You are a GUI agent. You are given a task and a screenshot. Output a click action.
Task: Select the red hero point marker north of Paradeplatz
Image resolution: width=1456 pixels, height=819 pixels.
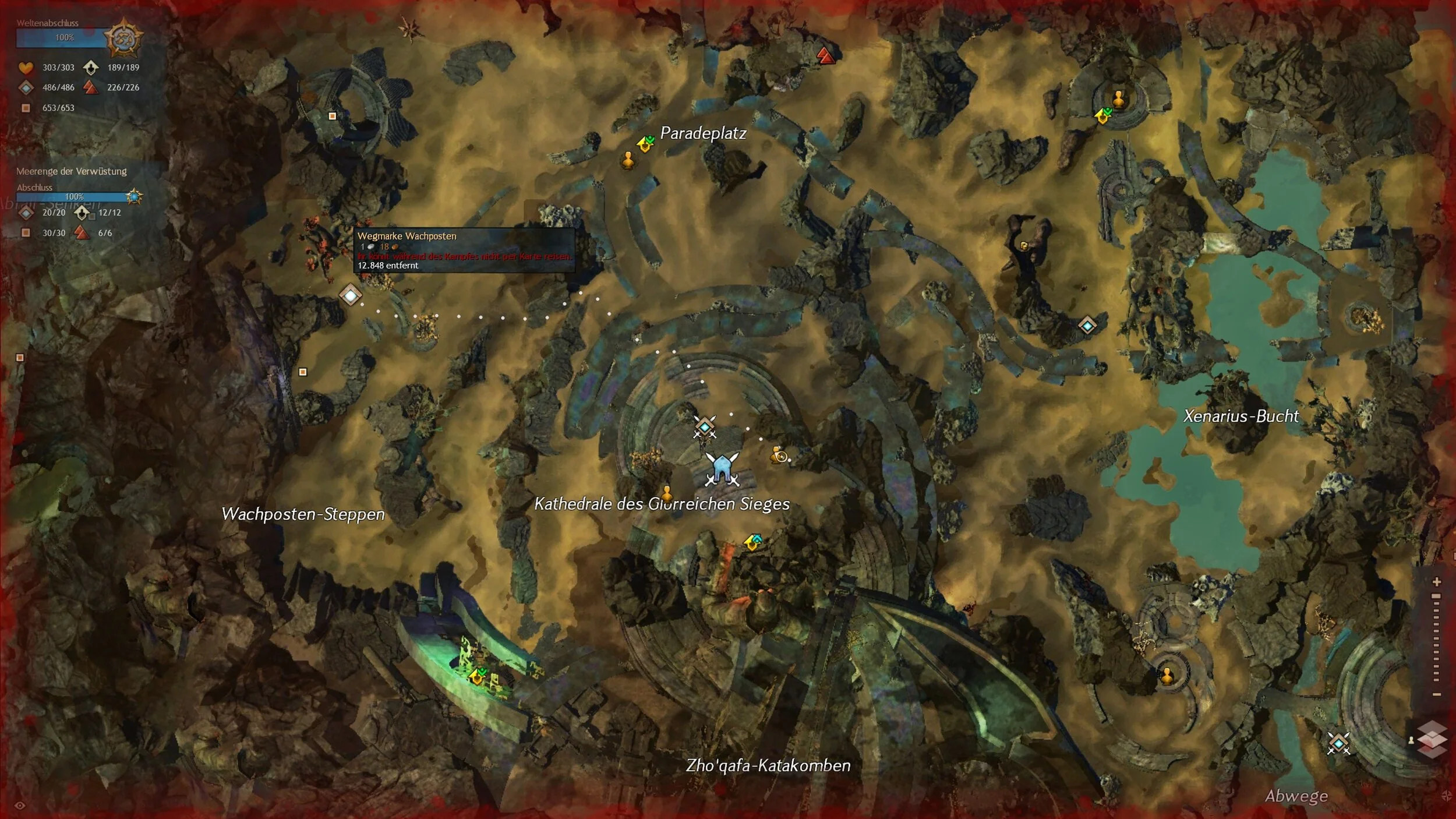pos(826,55)
